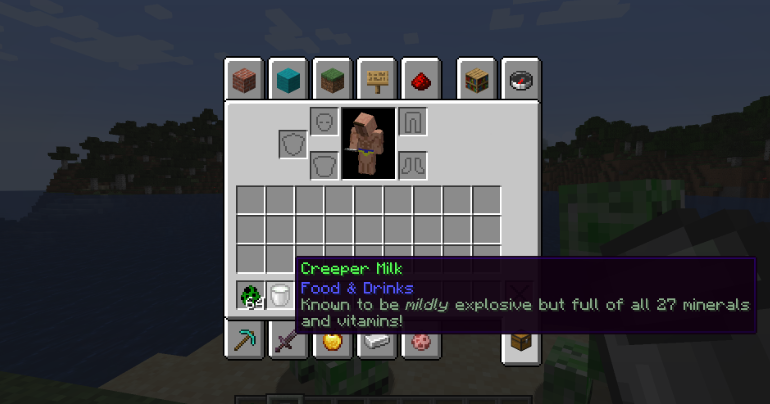Select the compass search tab
This screenshot has width=770, height=404.
pyautogui.click(x=520, y=79)
